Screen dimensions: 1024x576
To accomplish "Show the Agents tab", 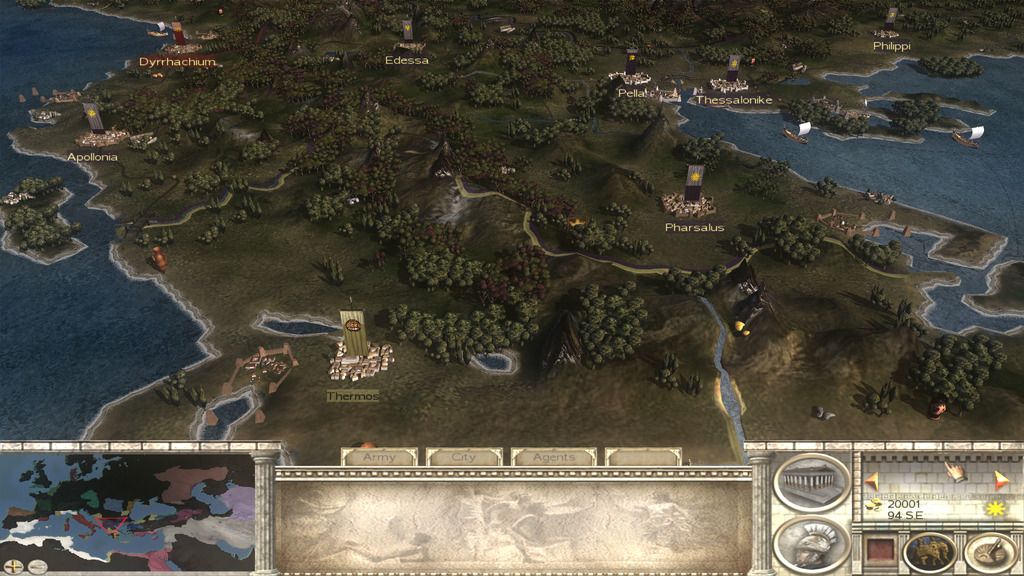I will click(x=553, y=457).
